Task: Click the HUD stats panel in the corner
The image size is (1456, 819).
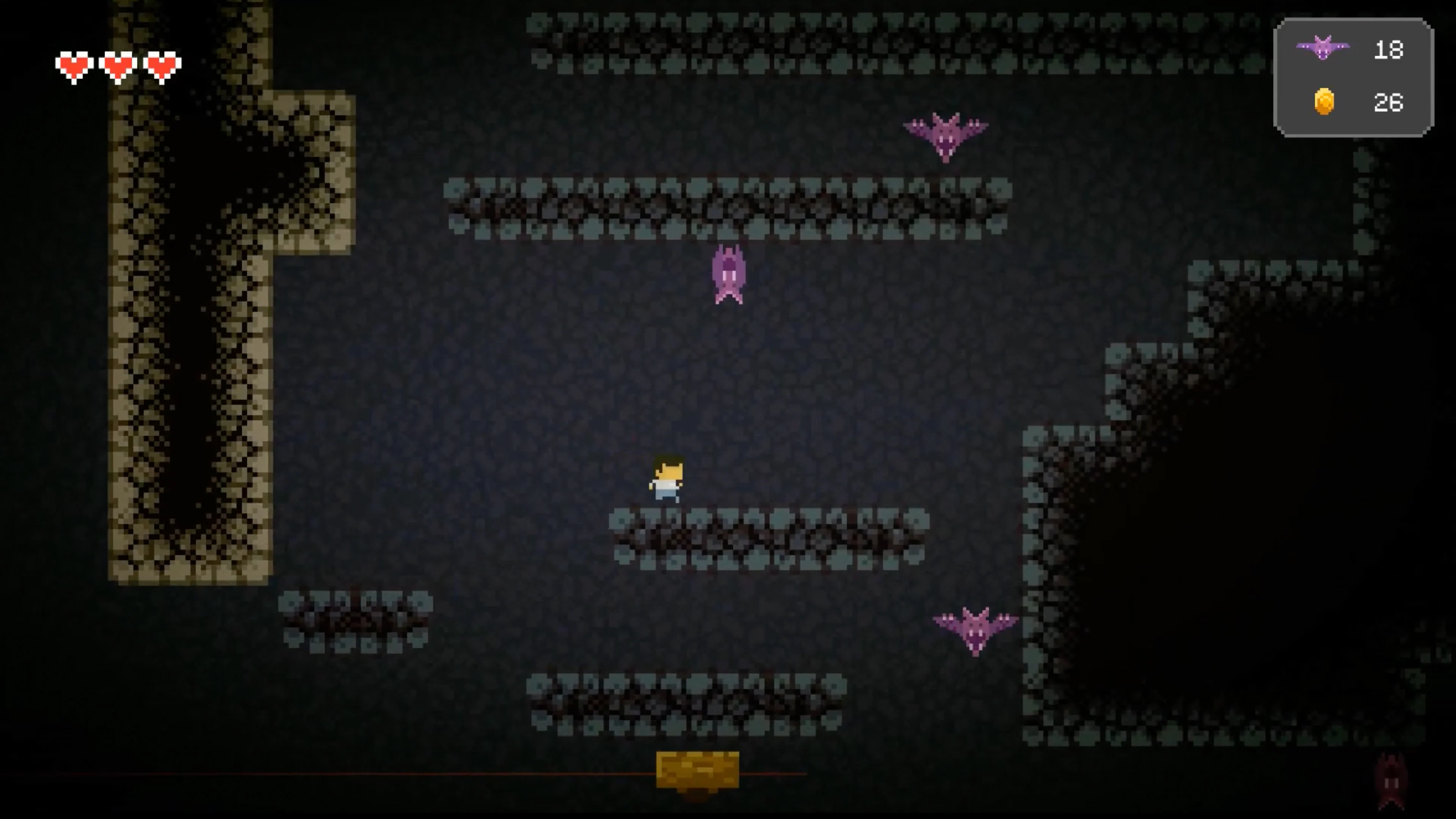Action: coord(1354,77)
